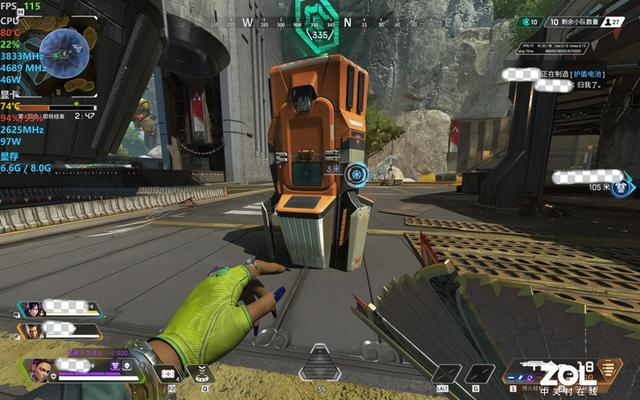This screenshot has width=640, height=400.
Task: Activate the tactical ability icon
Action: (203, 372)
